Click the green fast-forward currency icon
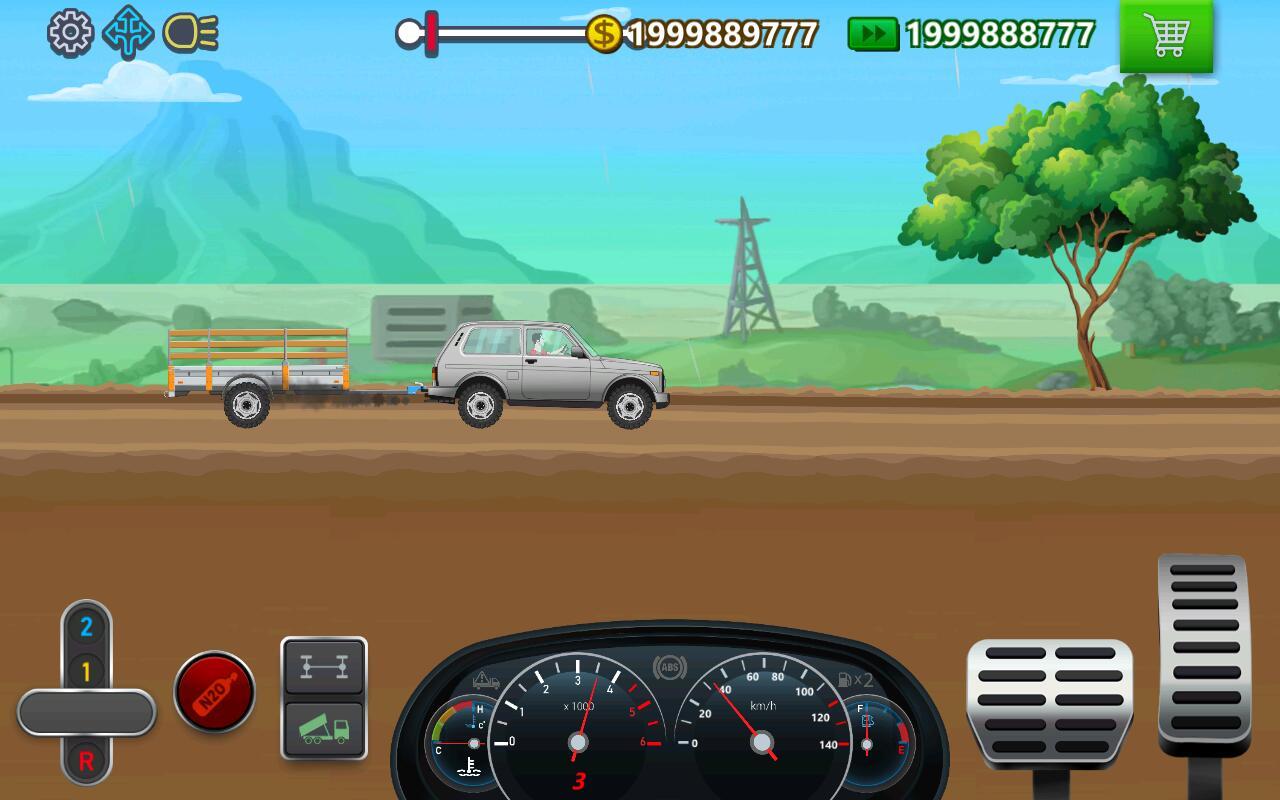The image size is (1280, 800). (874, 33)
